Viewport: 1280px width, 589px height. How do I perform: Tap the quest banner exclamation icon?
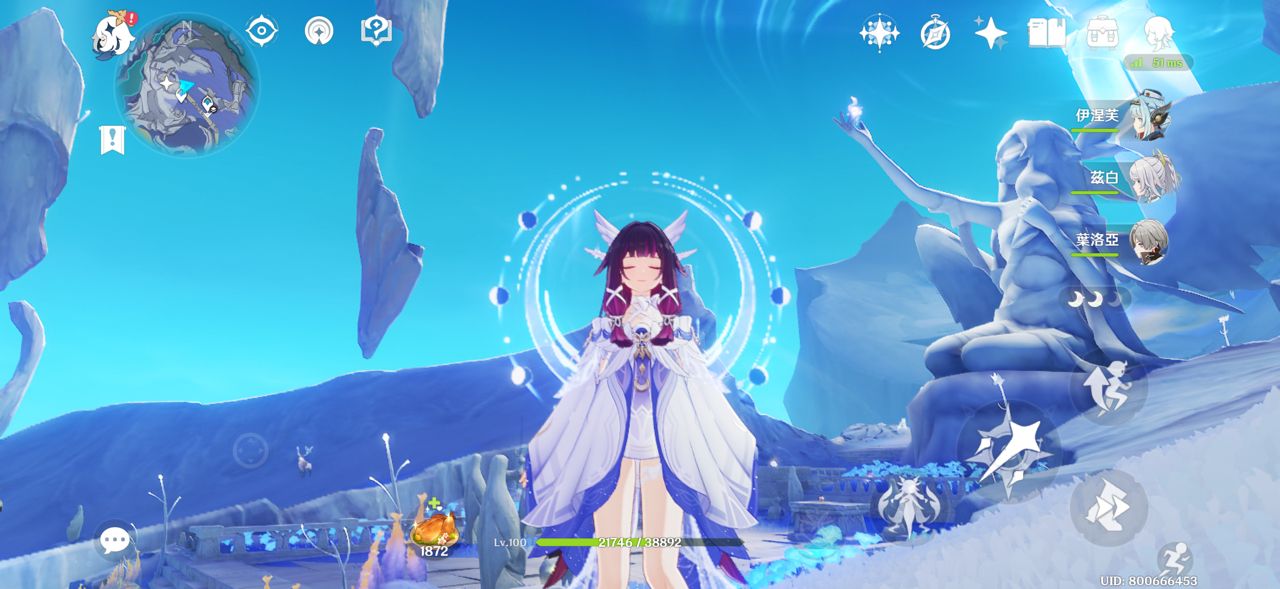(112, 140)
